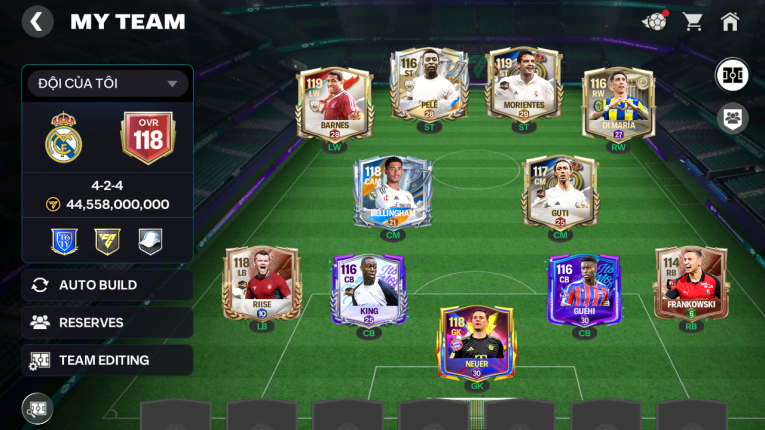Open the Auto Build option
This screenshot has height=430, width=765.
(x=107, y=285)
